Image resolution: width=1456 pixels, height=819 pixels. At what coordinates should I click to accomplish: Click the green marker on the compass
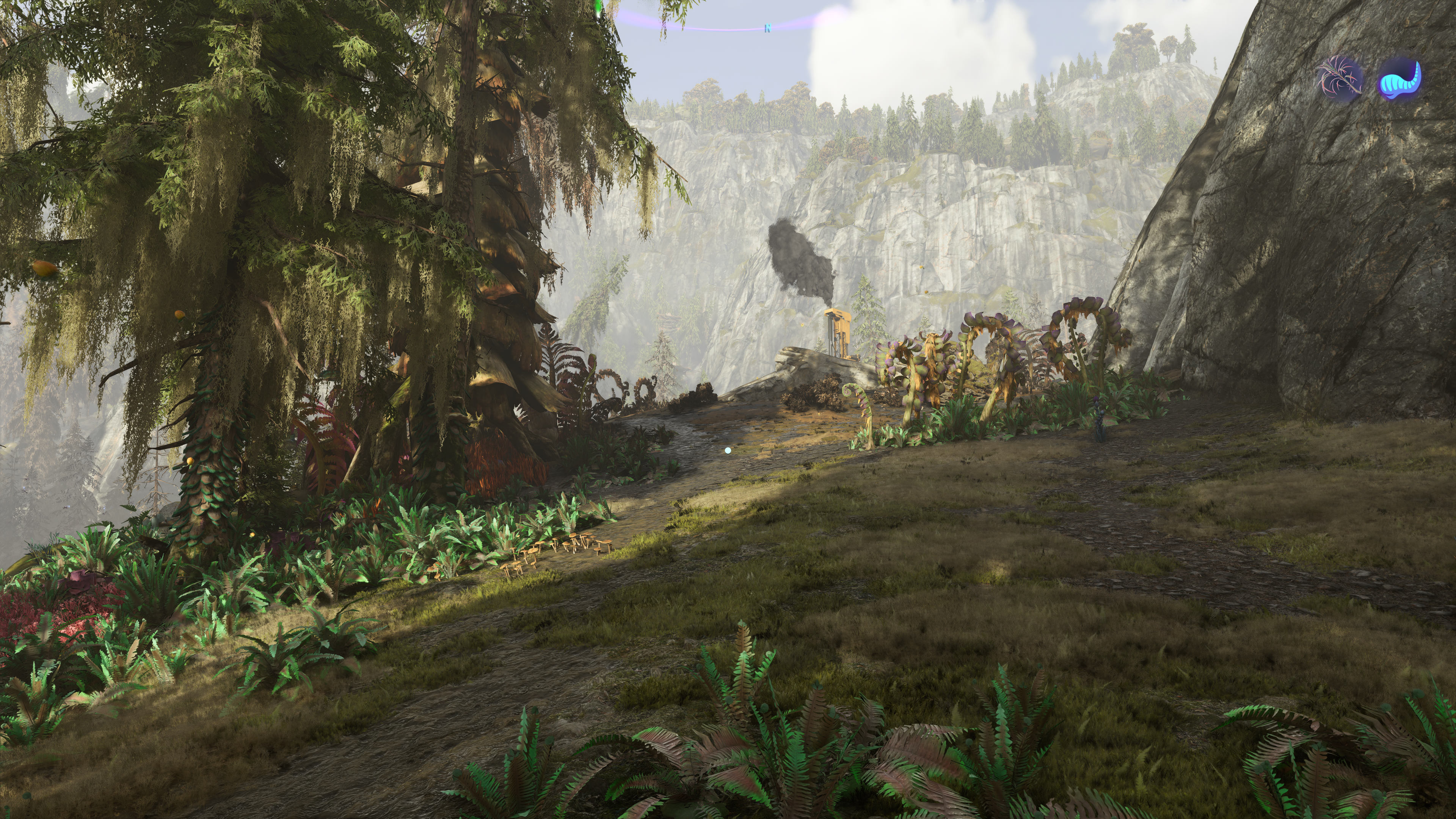[x=598, y=8]
